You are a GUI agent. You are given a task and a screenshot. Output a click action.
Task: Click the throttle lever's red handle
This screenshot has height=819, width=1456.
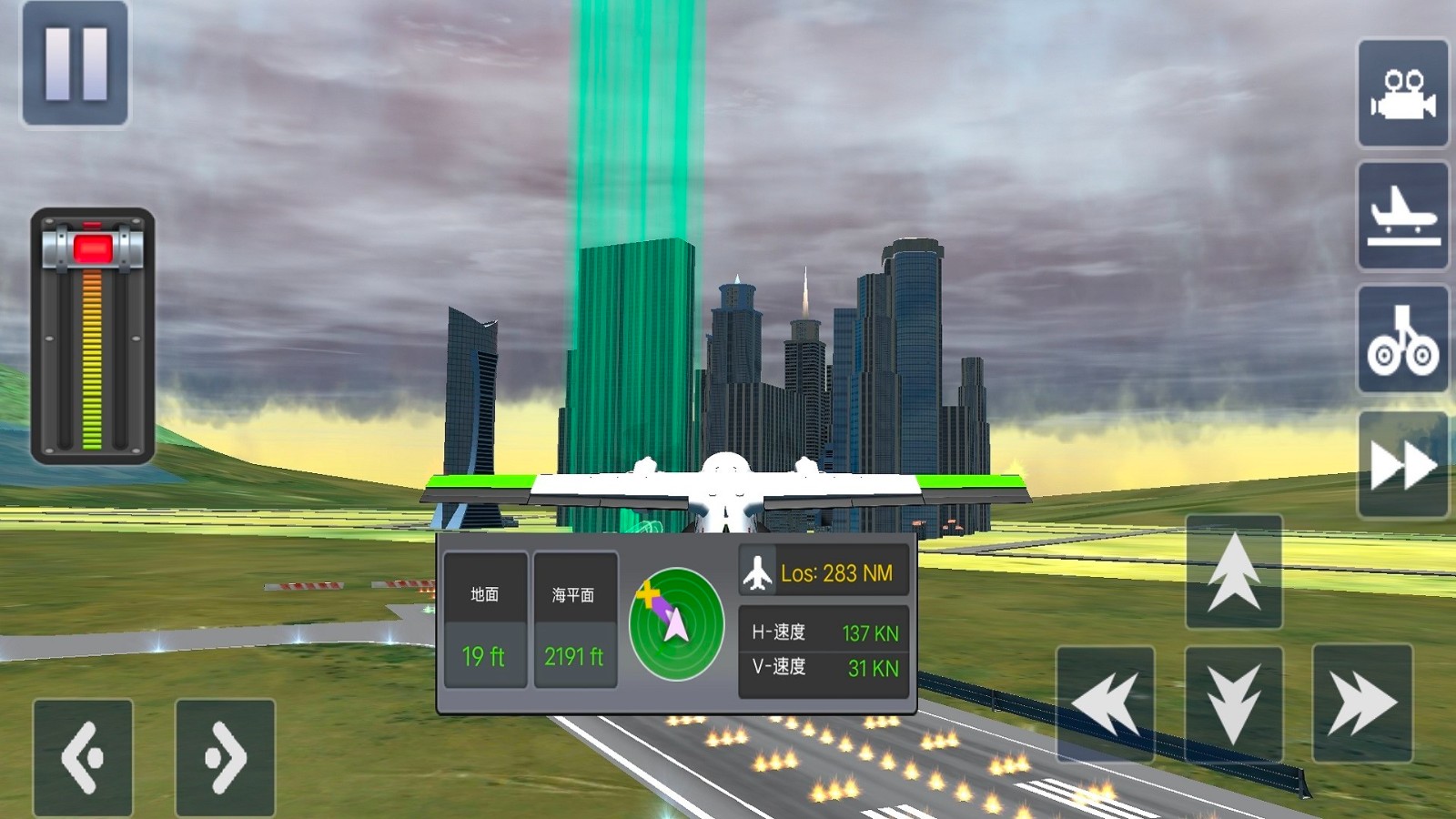pyautogui.click(x=93, y=248)
